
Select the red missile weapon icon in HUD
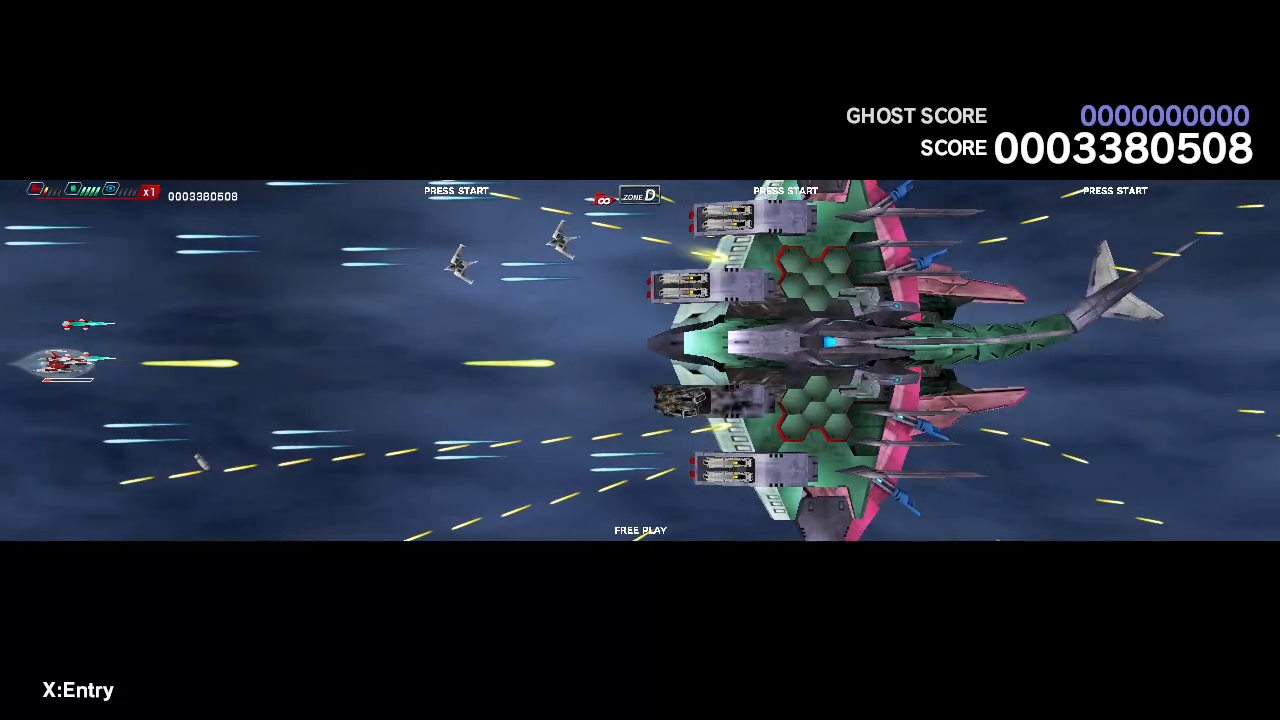pyautogui.click(x=34, y=190)
